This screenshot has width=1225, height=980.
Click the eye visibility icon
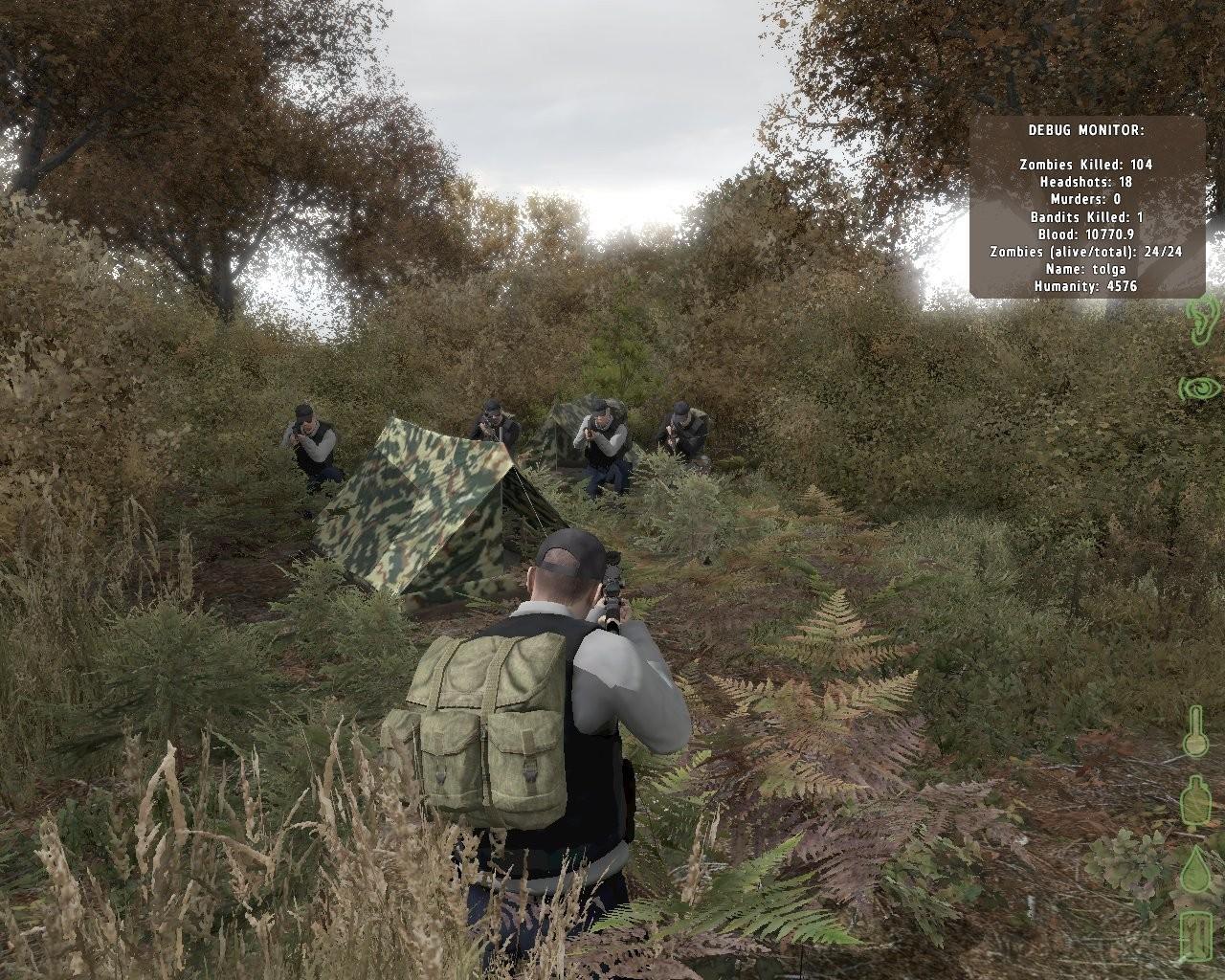pos(1200,387)
